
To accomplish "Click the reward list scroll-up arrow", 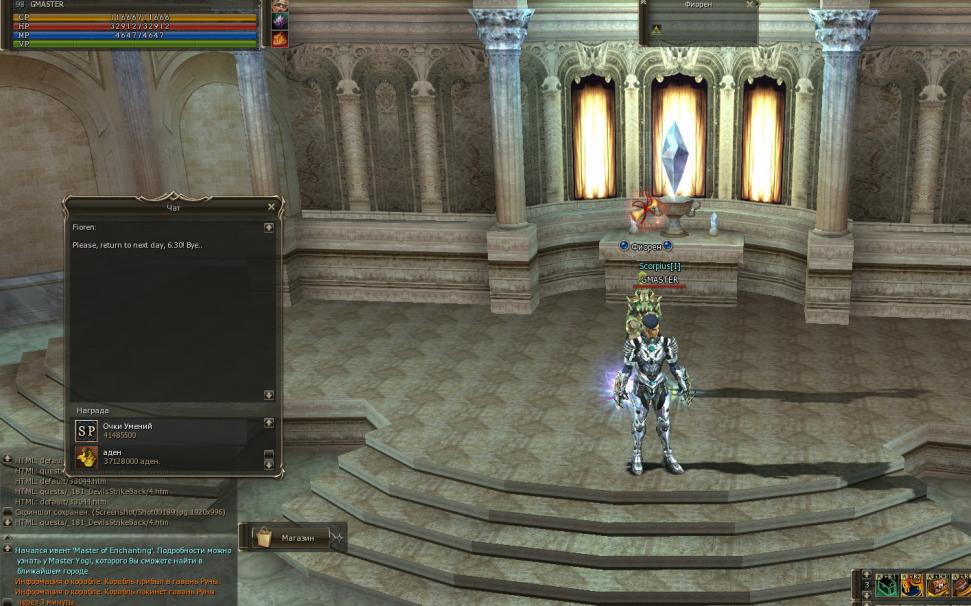I will pyautogui.click(x=268, y=423).
